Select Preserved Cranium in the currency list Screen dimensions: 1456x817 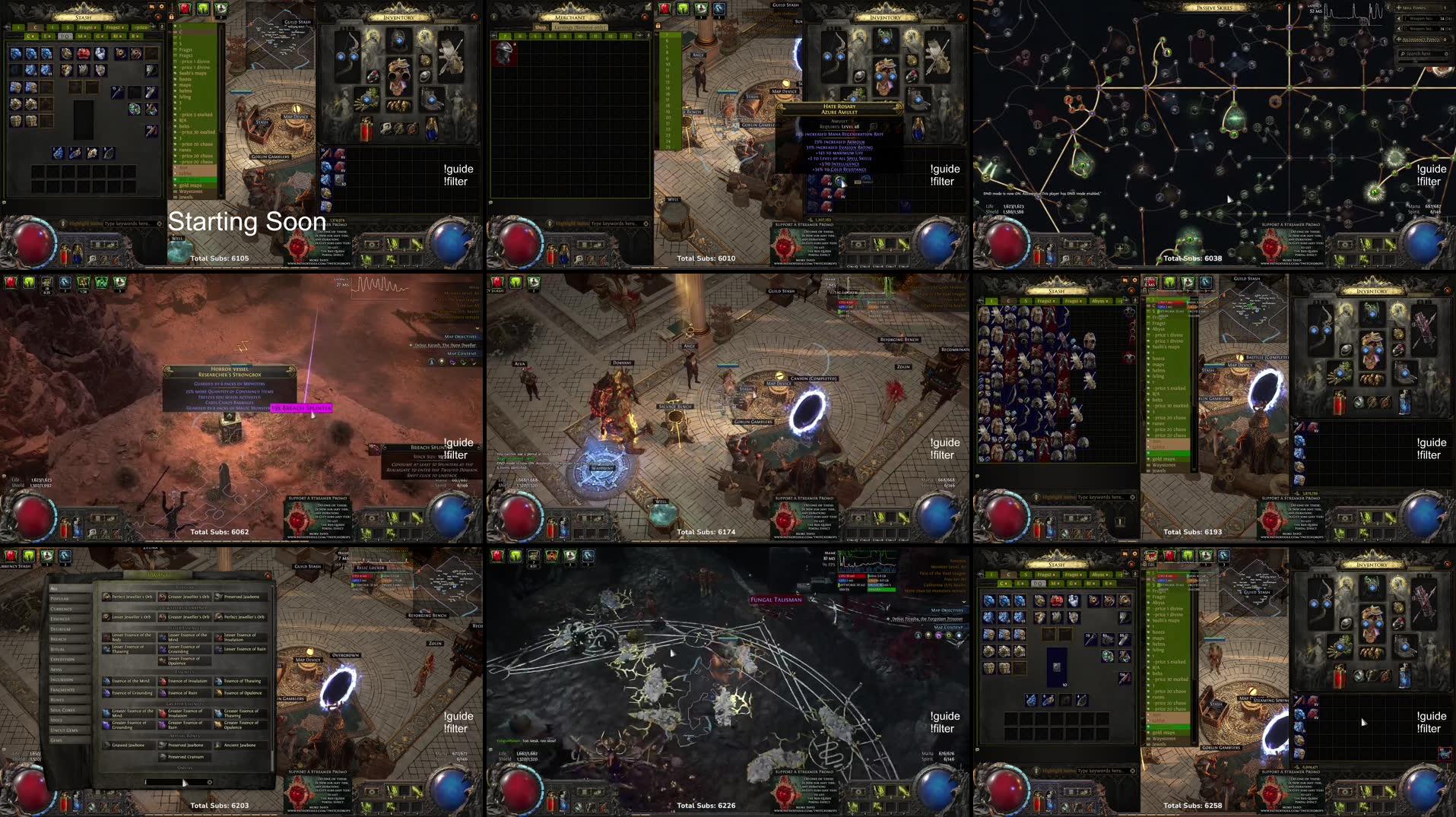coord(186,757)
